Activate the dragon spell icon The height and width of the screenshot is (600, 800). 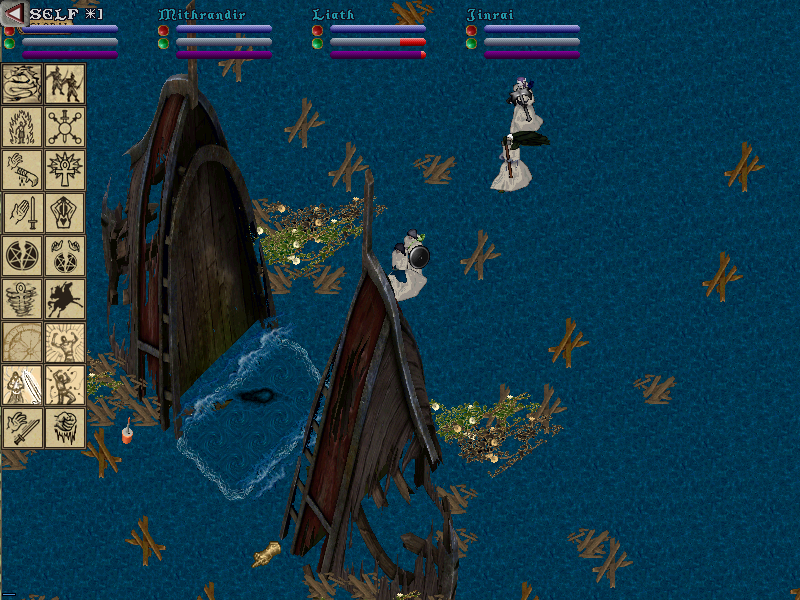[22, 84]
